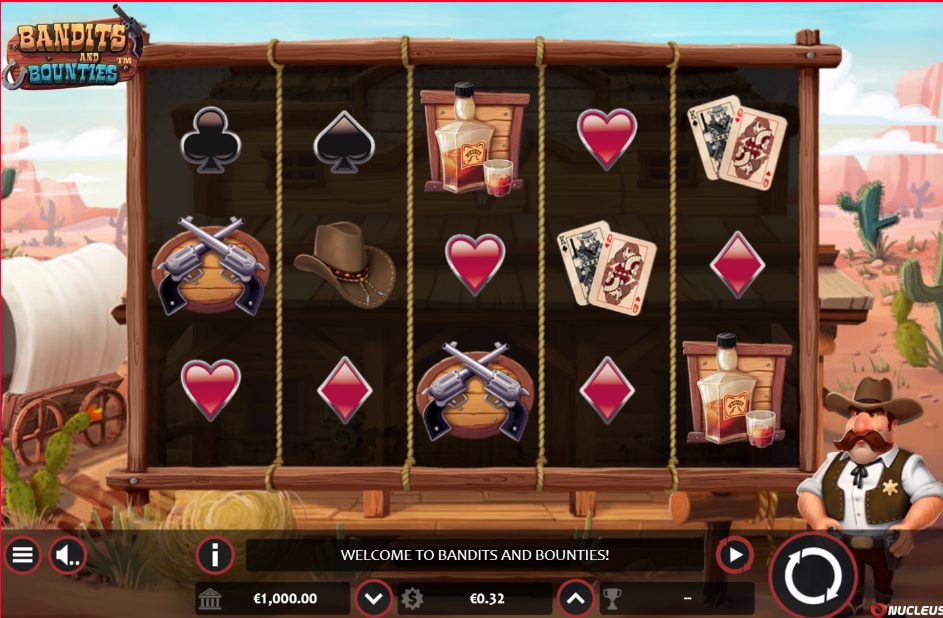
Task: Open the info paytable button
Action: tap(214, 554)
